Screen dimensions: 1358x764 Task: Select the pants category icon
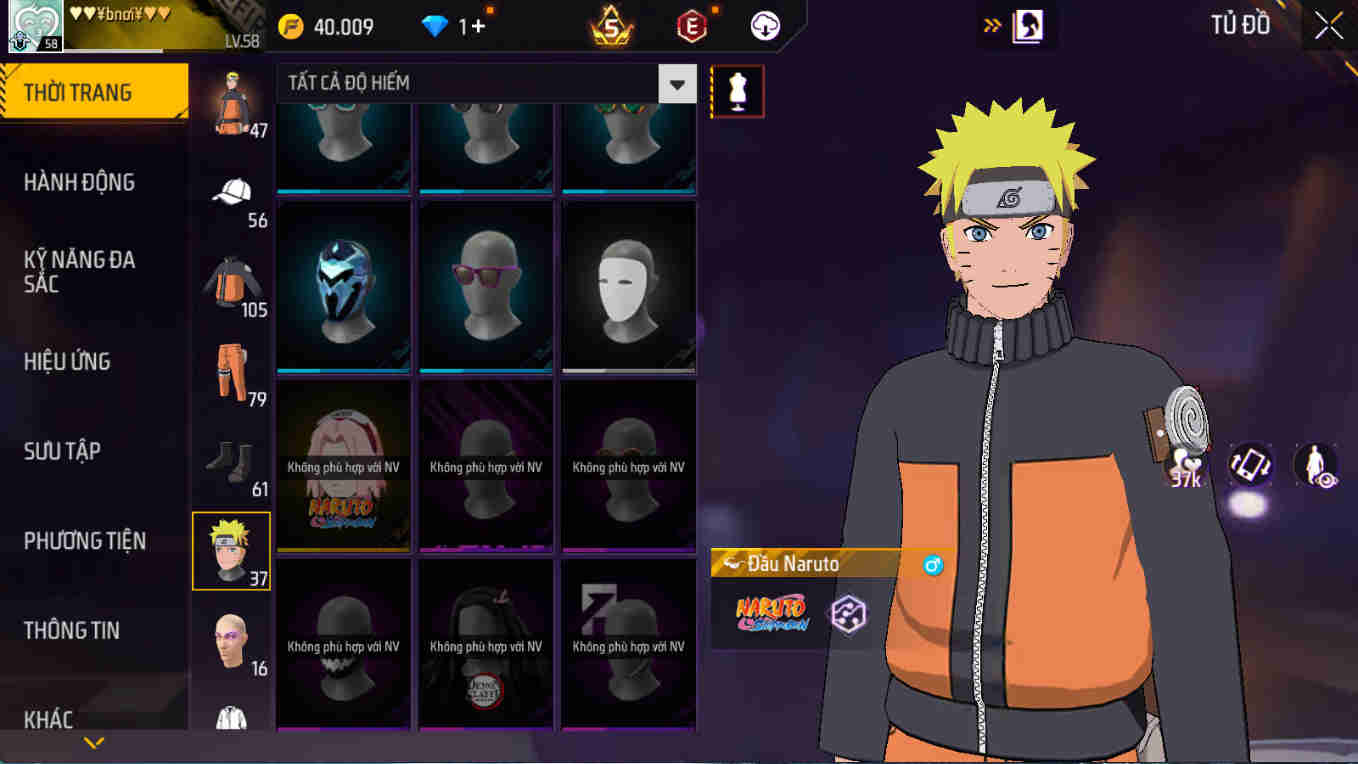pos(231,368)
